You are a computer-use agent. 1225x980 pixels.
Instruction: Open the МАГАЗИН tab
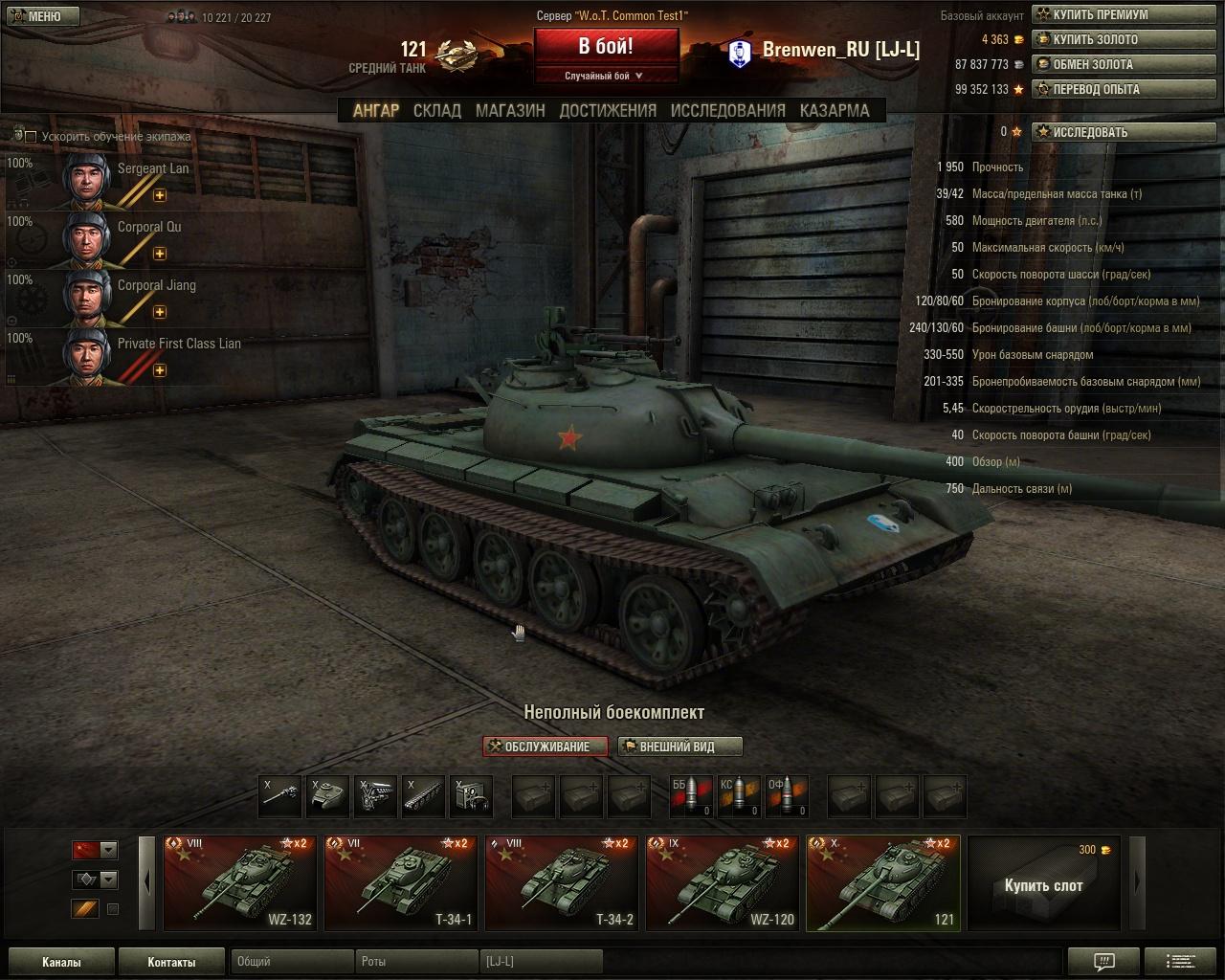(x=510, y=110)
